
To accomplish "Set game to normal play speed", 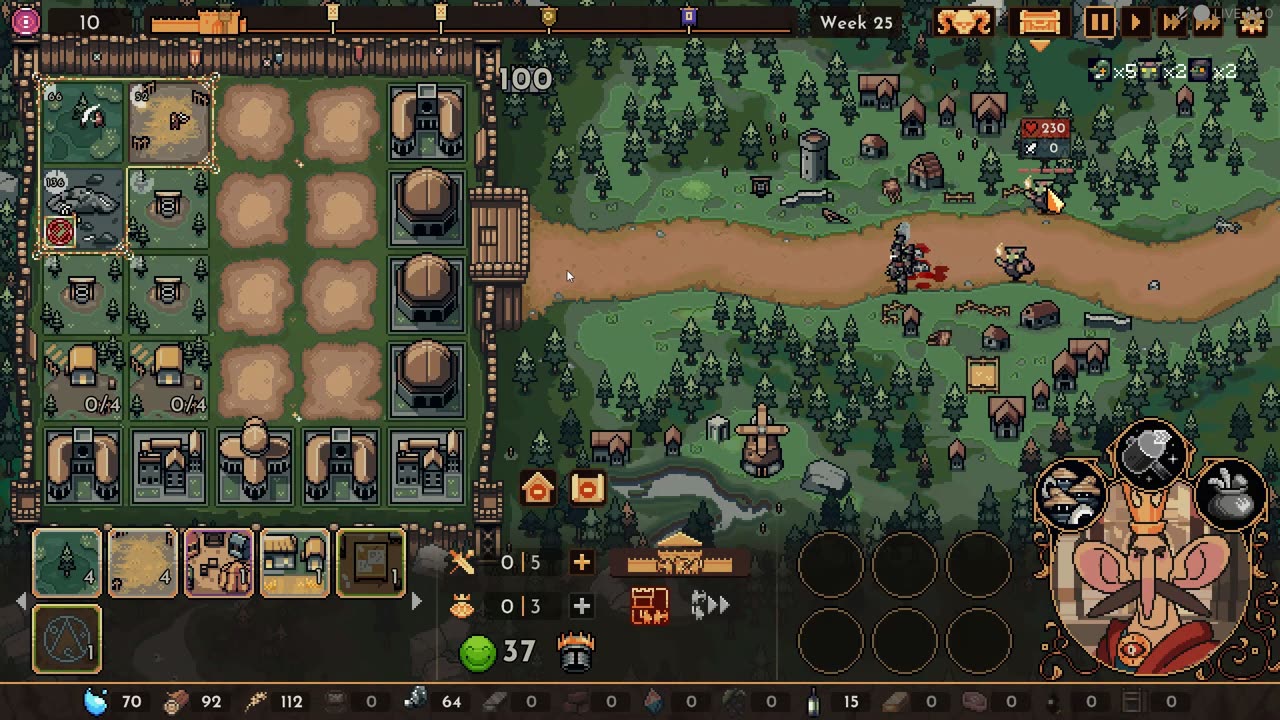I will click(x=1135, y=22).
